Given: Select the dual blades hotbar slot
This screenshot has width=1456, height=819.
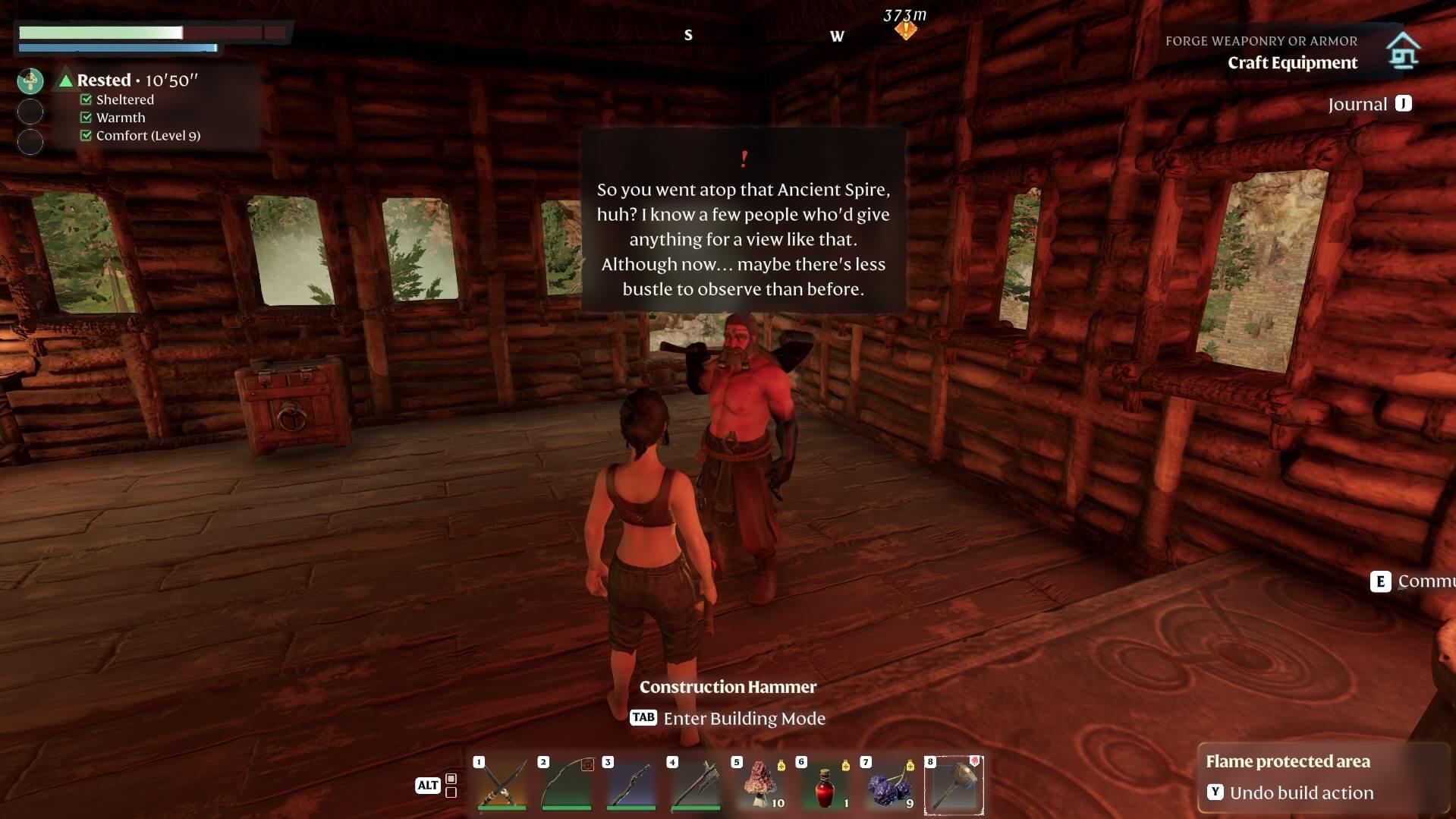Looking at the screenshot, I should tap(502, 786).
